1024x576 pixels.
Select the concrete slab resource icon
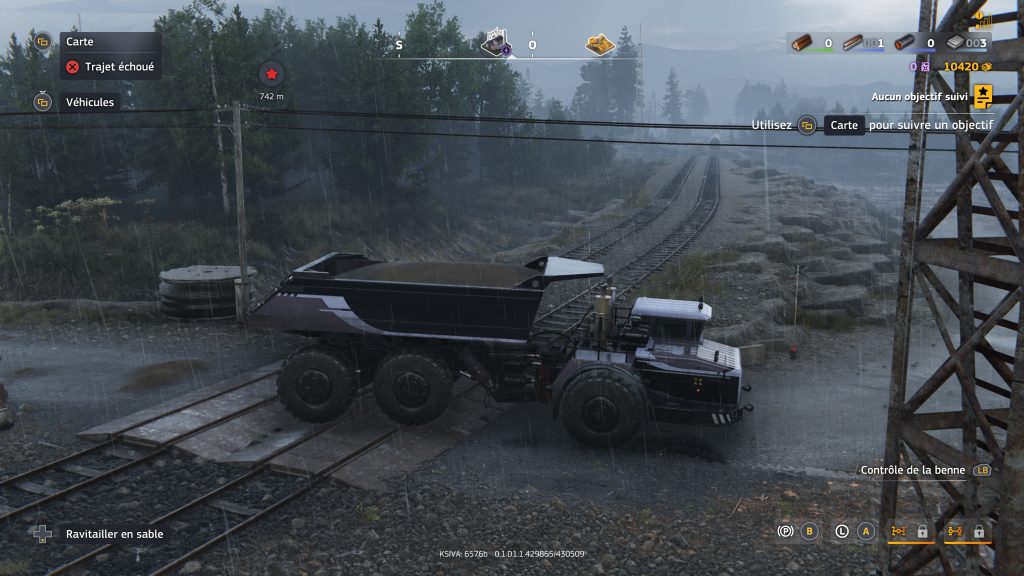click(x=956, y=43)
